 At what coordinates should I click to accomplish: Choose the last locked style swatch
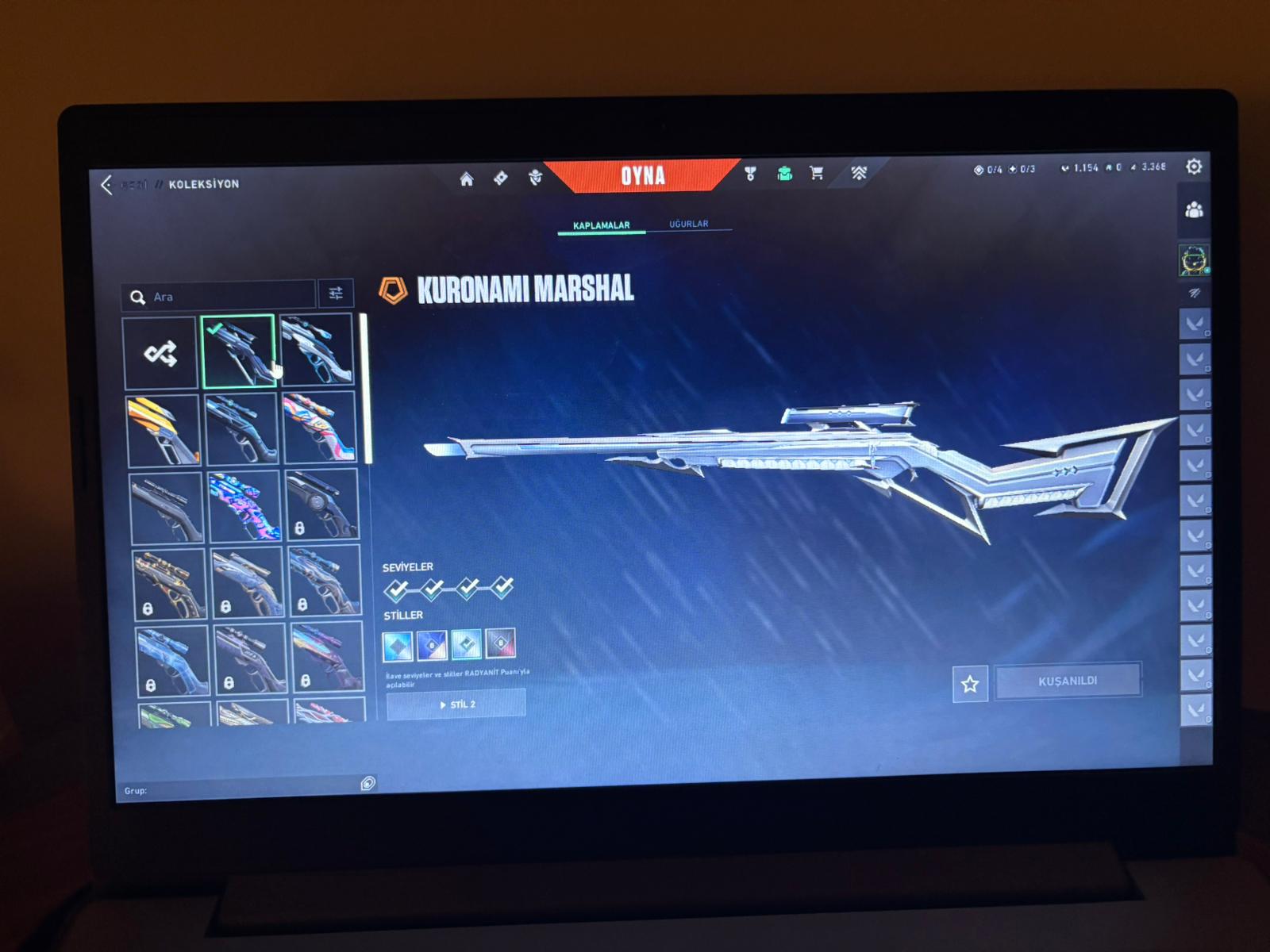(x=501, y=643)
